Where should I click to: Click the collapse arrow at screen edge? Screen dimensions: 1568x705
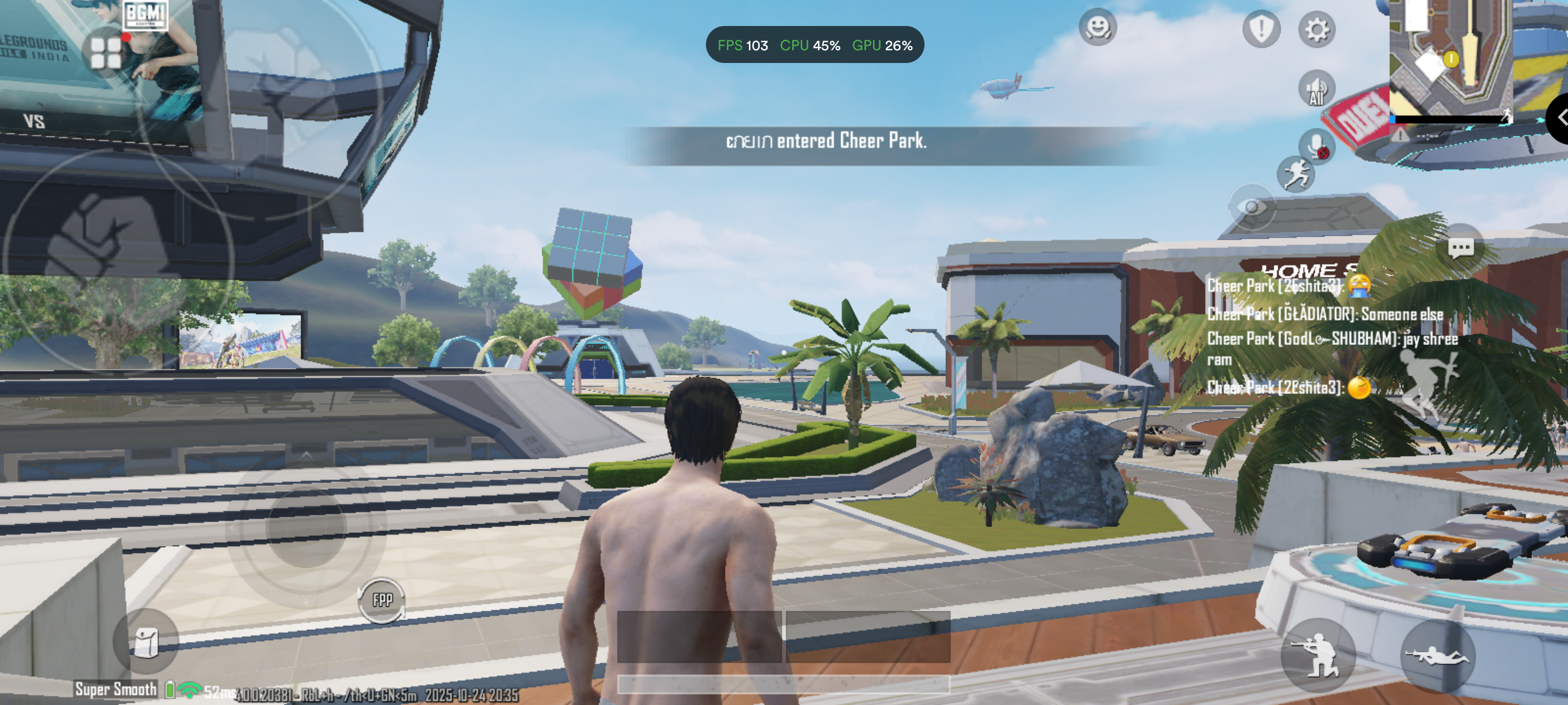click(x=1559, y=117)
